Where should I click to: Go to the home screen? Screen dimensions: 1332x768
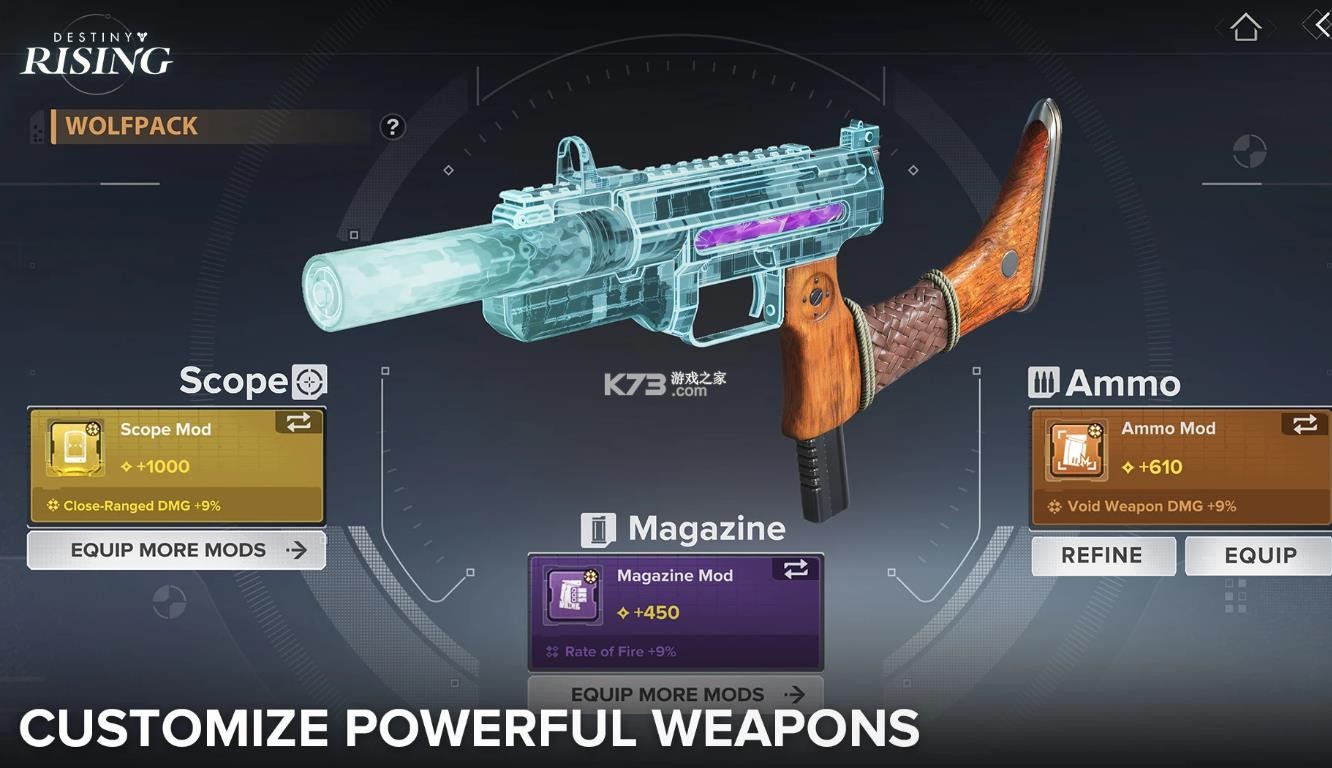coord(1245,27)
